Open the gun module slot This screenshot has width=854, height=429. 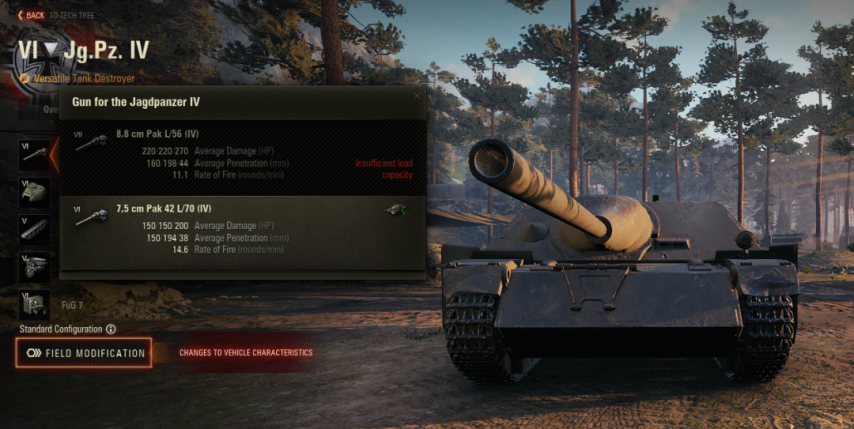(34, 153)
